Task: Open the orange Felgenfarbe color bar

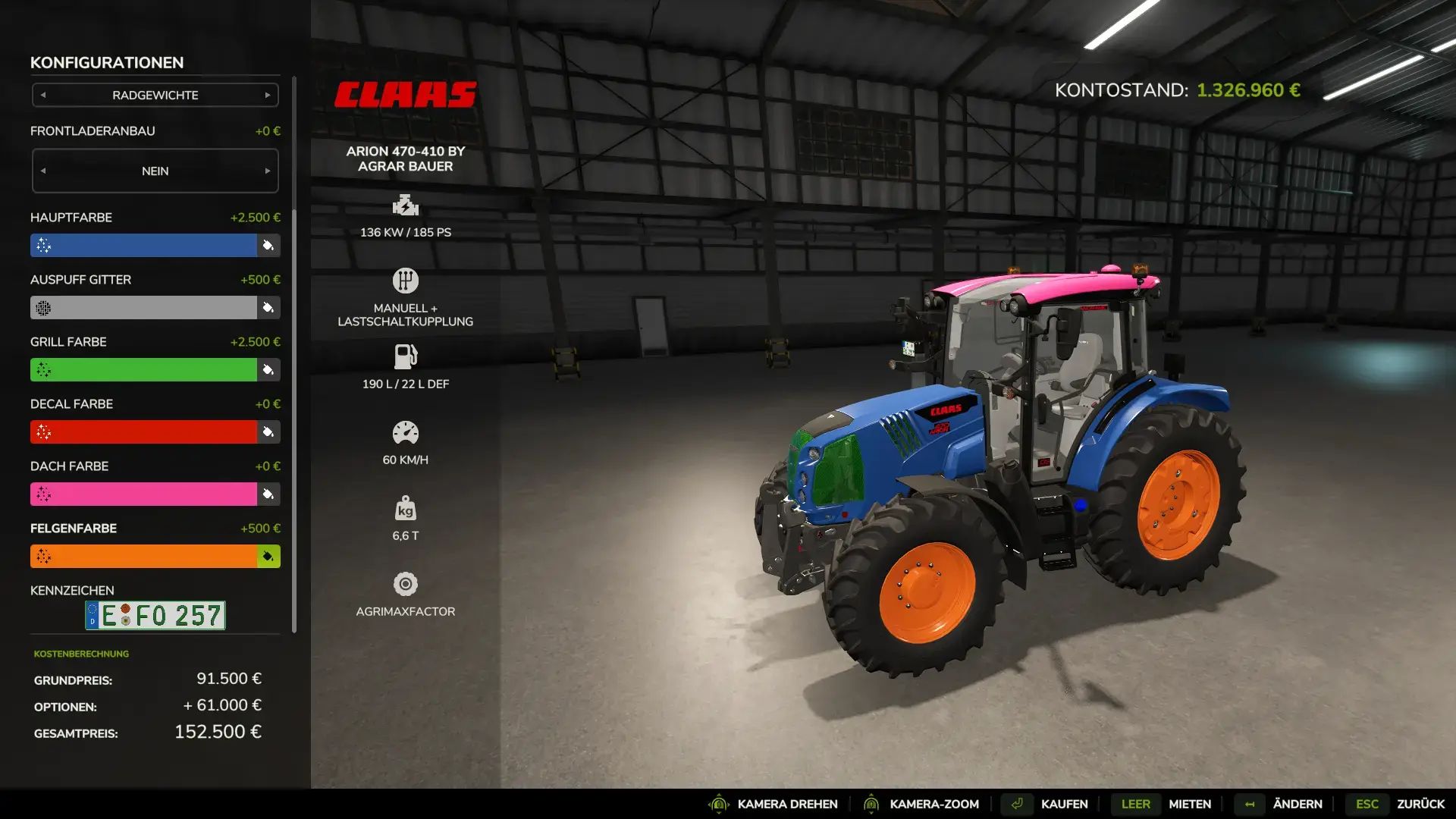Action: pyautogui.click(x=144, y=557)
